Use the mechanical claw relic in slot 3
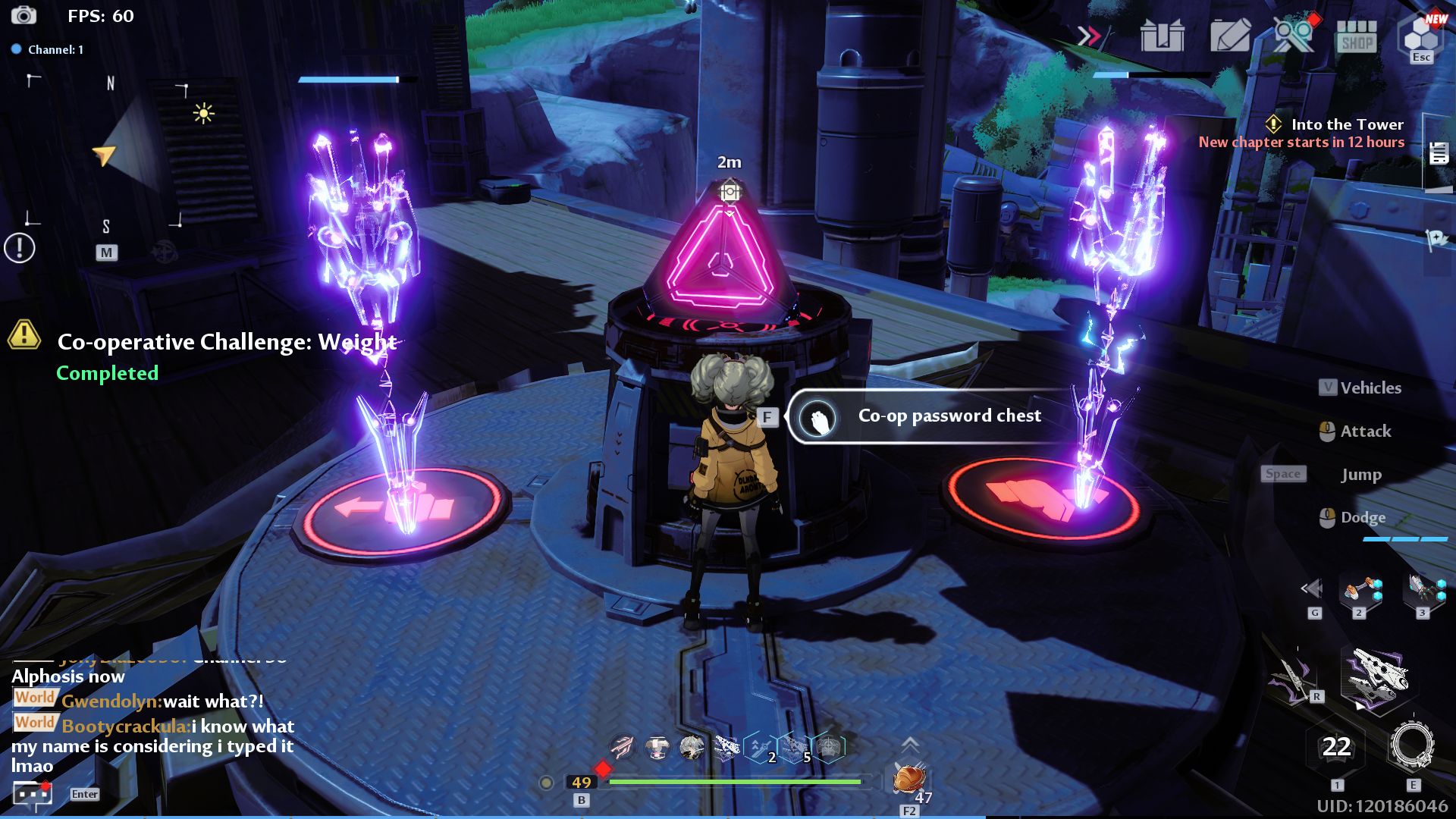This screenshot has height=819, width=1456. [x=1423, y=591]
